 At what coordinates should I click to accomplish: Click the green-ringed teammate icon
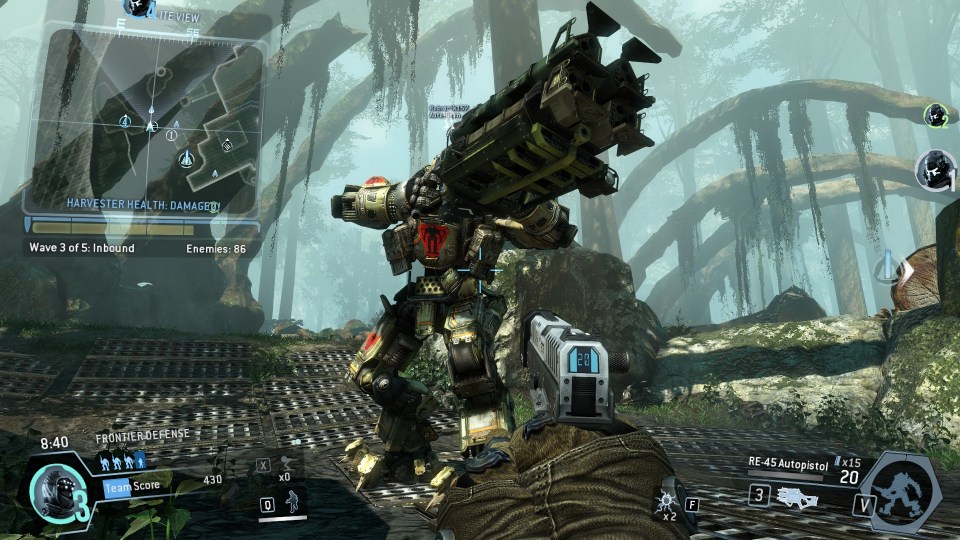[x=935, y=113]
